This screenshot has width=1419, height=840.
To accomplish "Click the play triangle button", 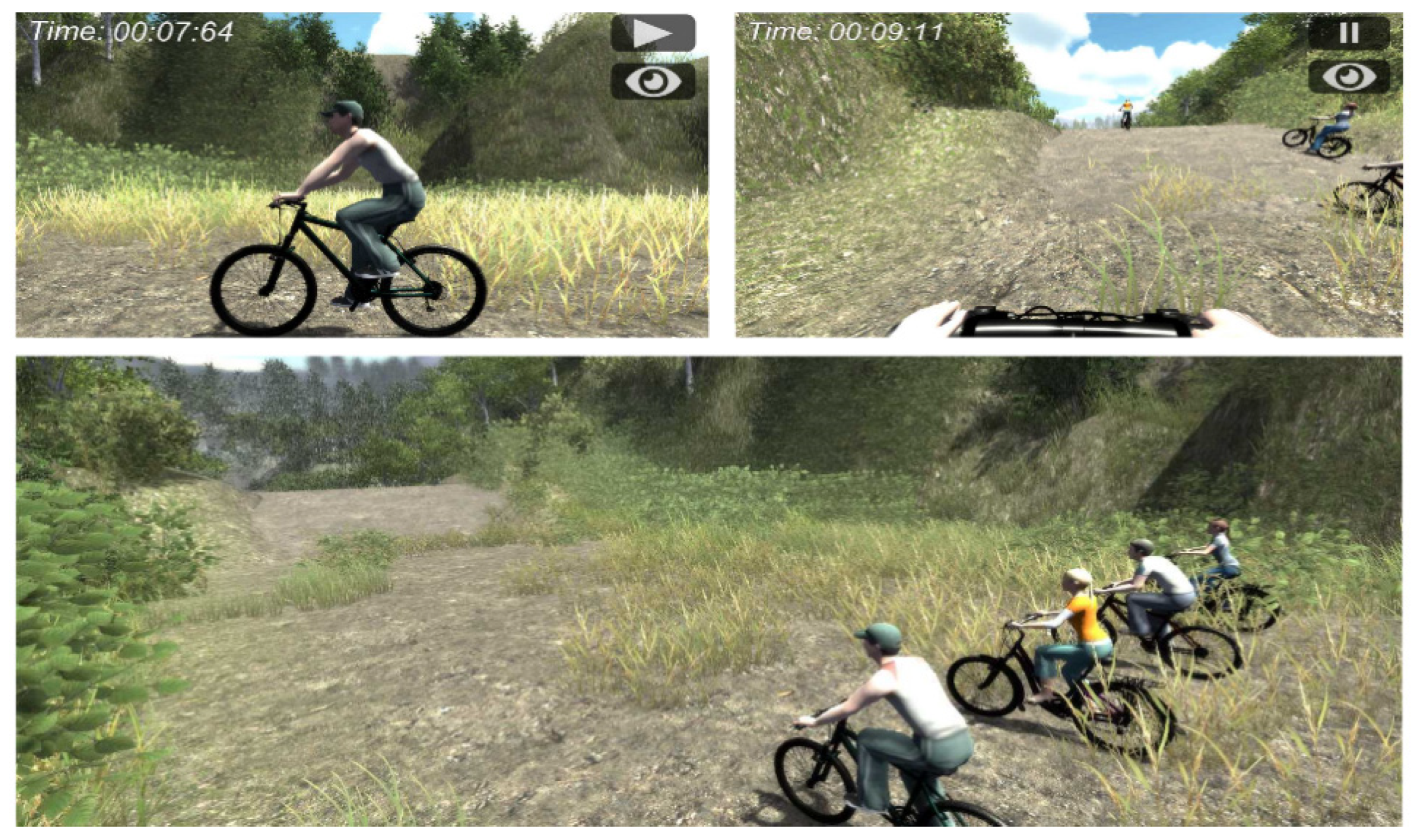I will pyautogui.click(x=653, y=33).
